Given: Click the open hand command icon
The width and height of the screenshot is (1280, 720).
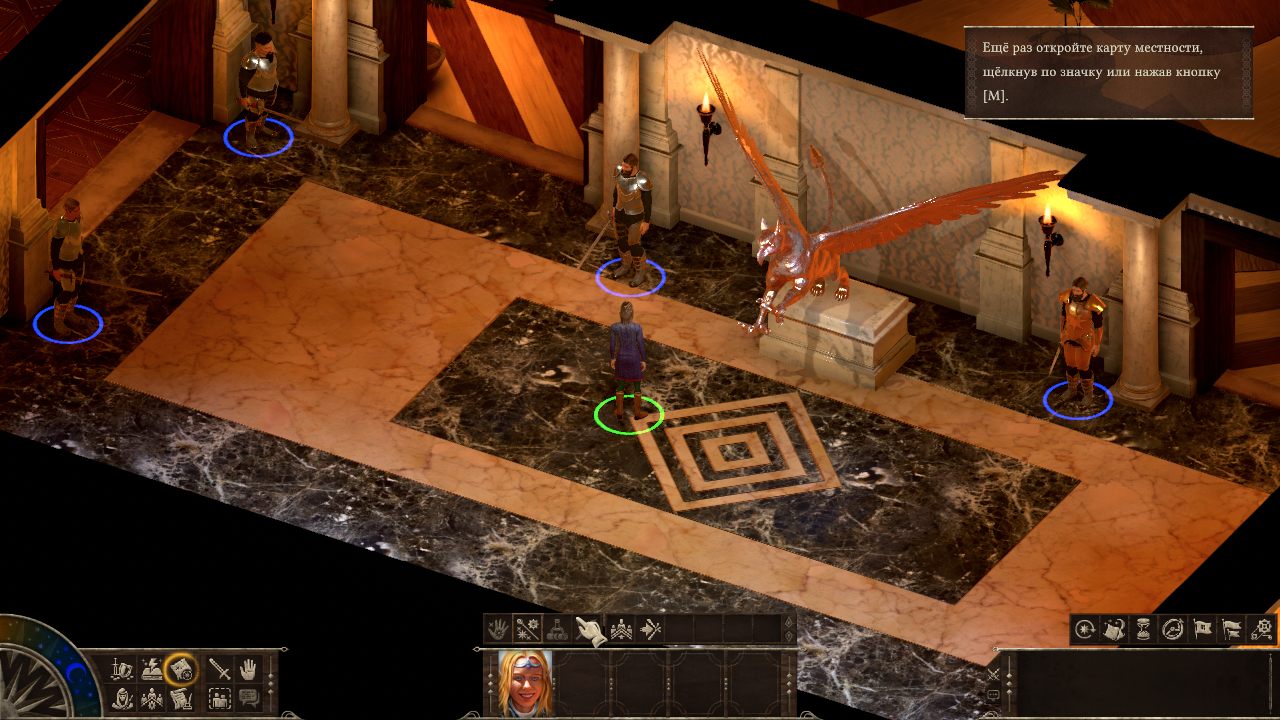Looking at the screenshot, I should point(248,668).
